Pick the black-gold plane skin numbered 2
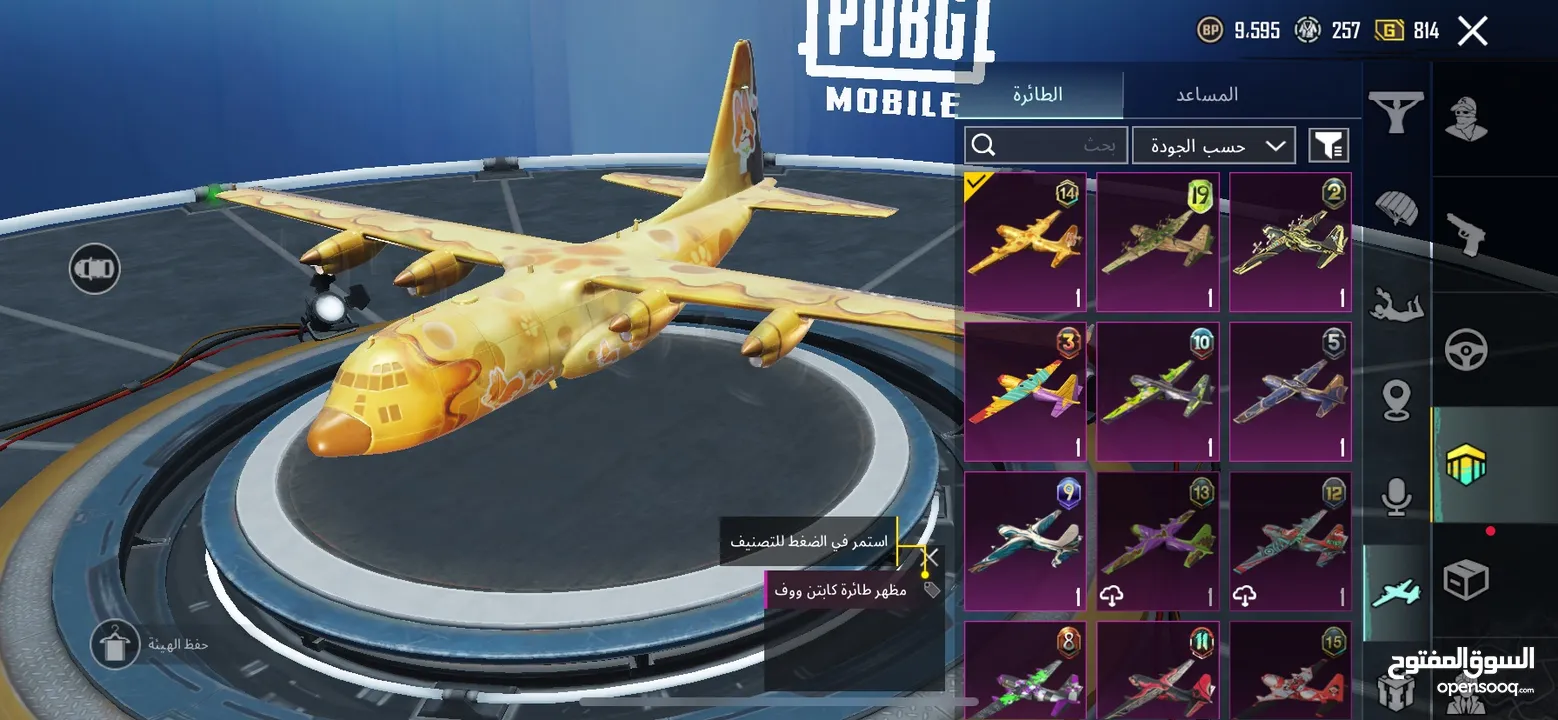1558x720 pixels. [x=1290, y=242]
